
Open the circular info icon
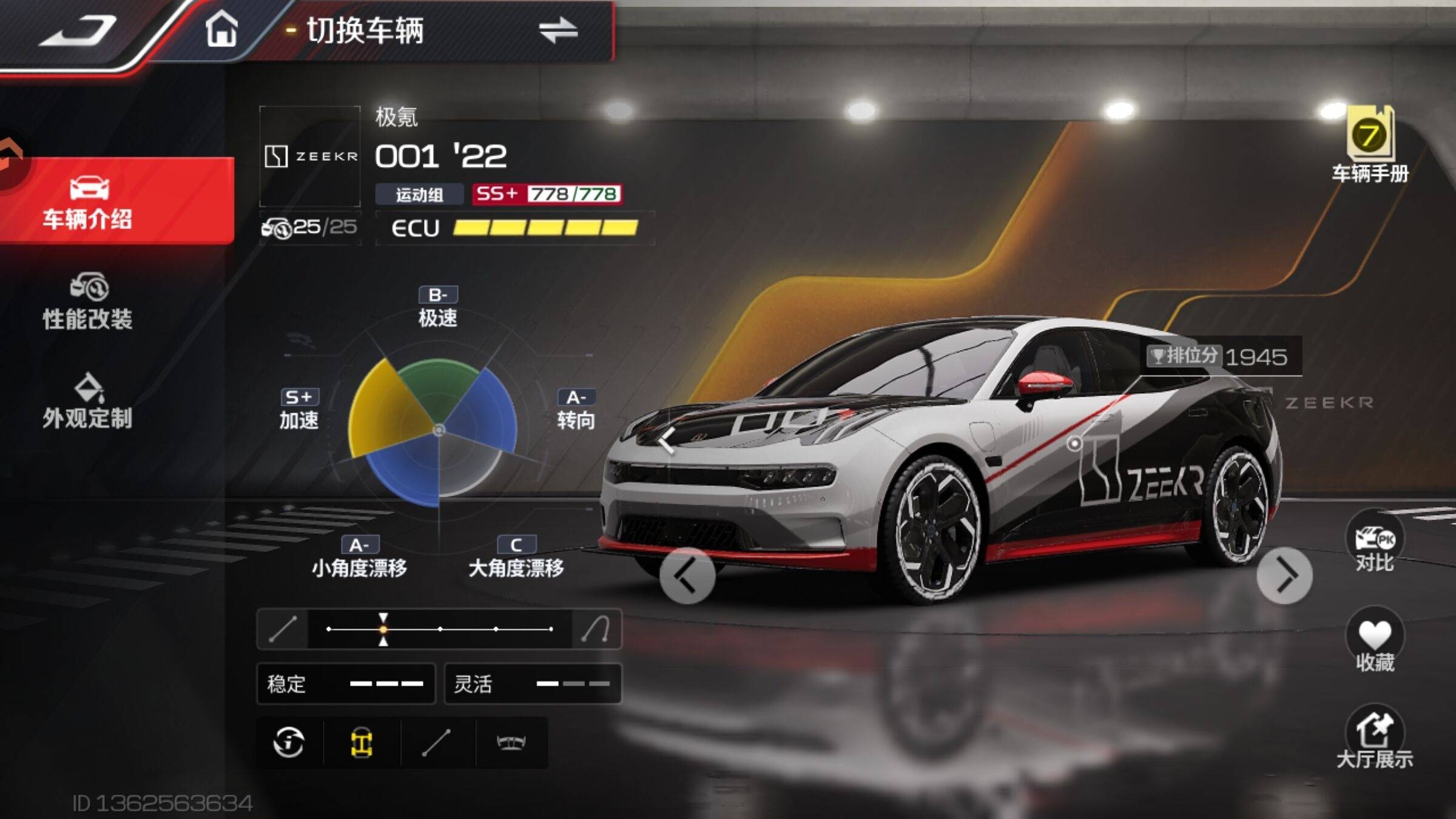point(289,743)
